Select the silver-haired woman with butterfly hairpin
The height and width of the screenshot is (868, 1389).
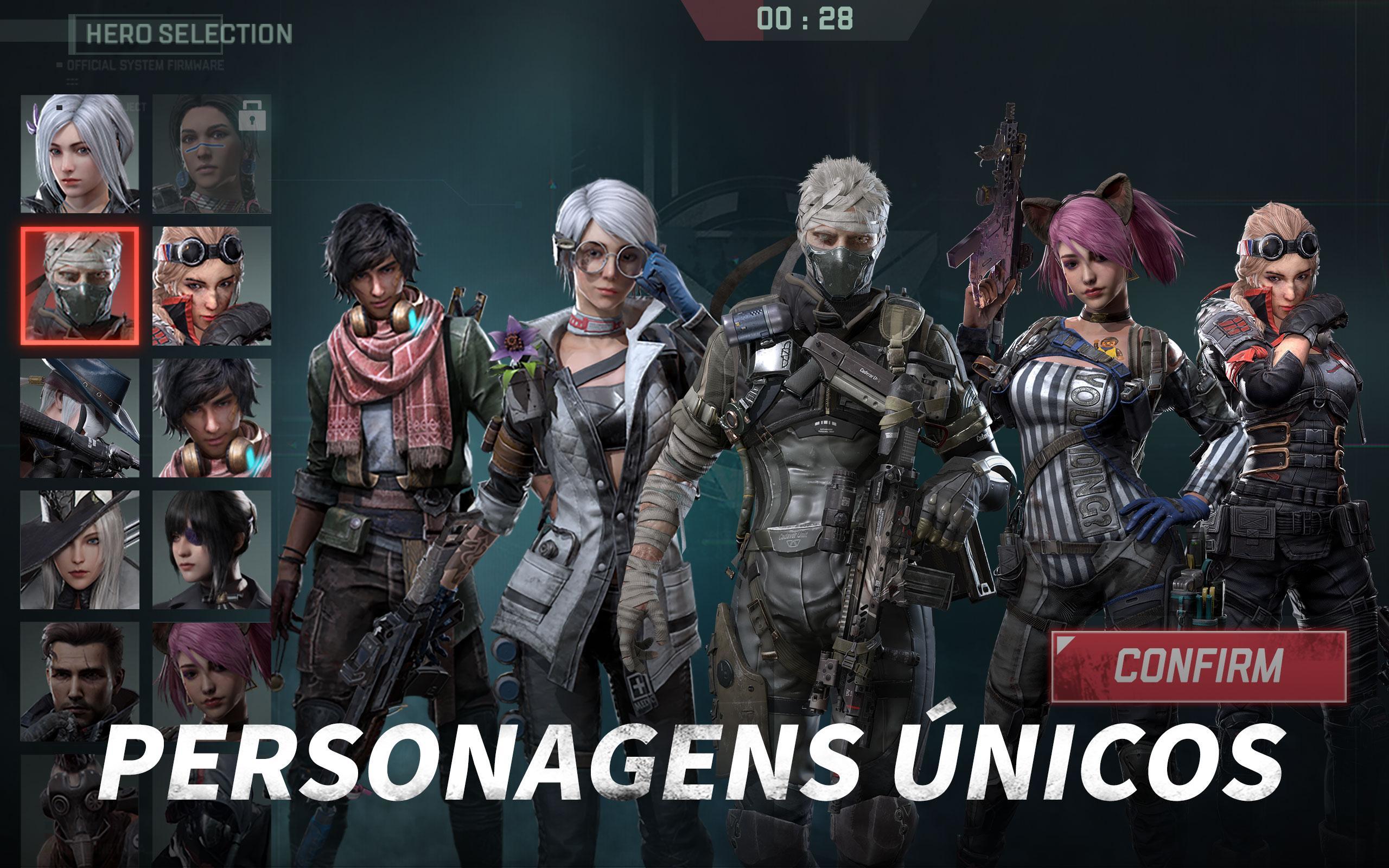(80, 158)
